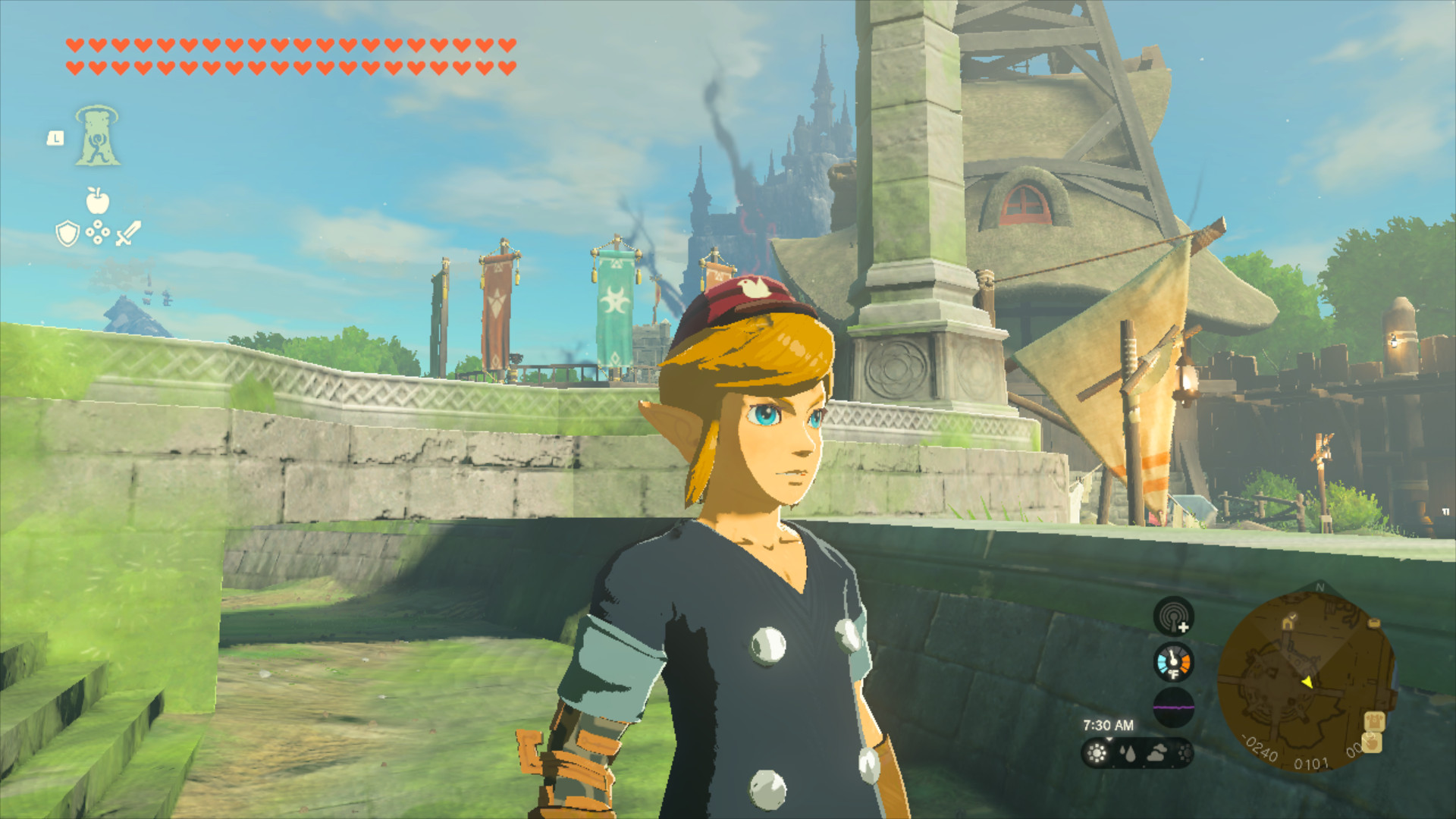
Task: Click the treasure chest icon on the minimap
Action: coord(1375,623)
